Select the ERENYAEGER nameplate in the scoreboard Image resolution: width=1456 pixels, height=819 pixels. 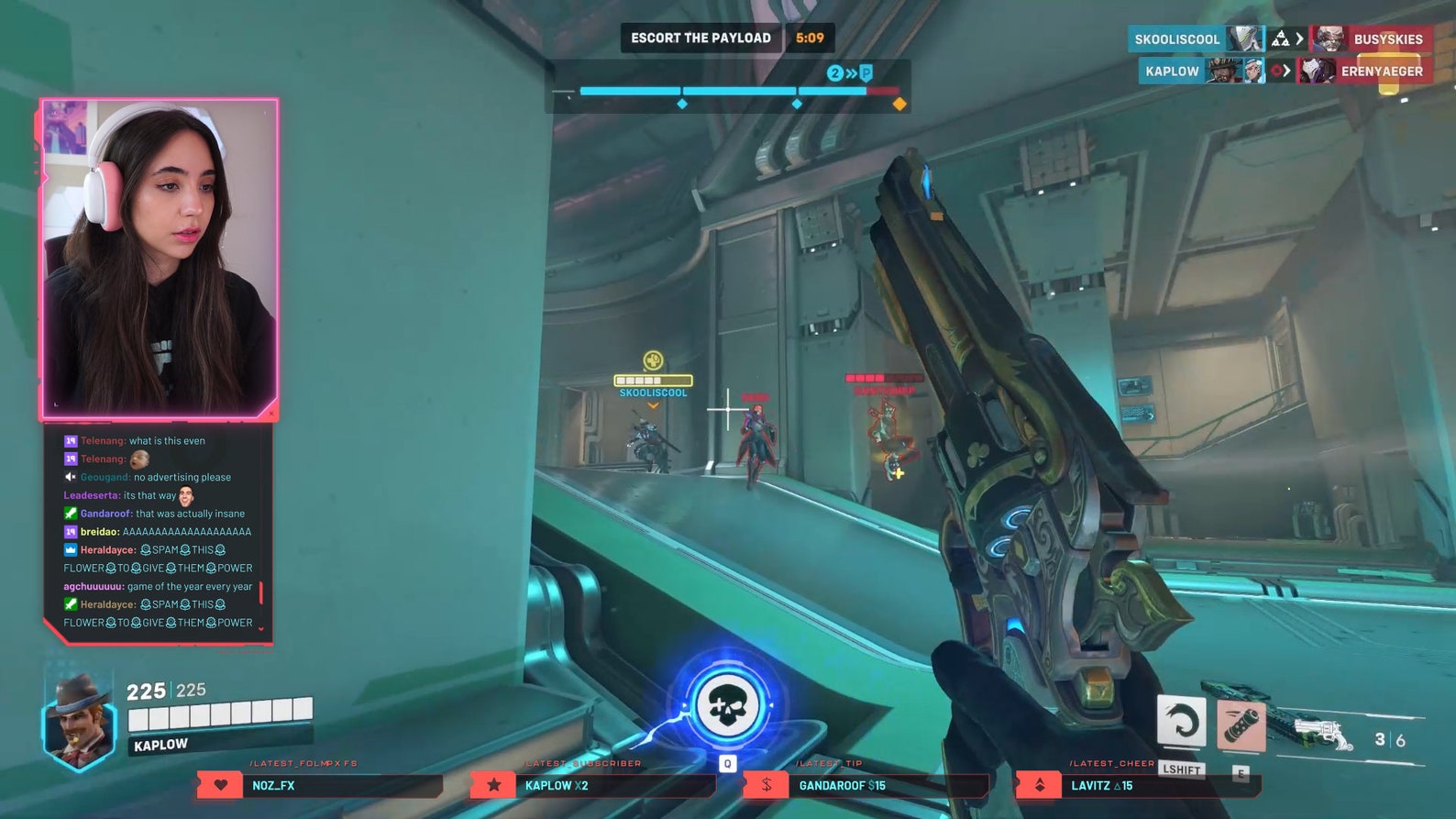1384,71
